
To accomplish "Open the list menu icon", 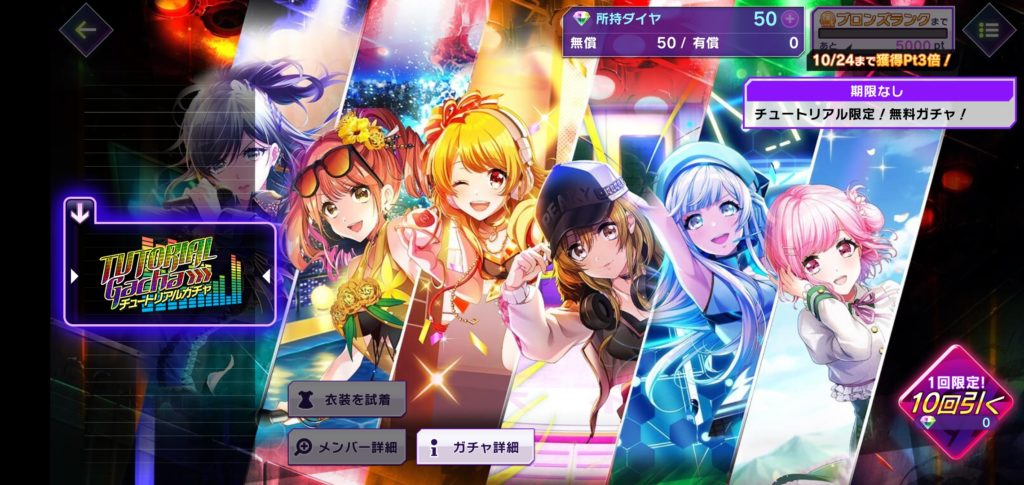I will 988,30.
